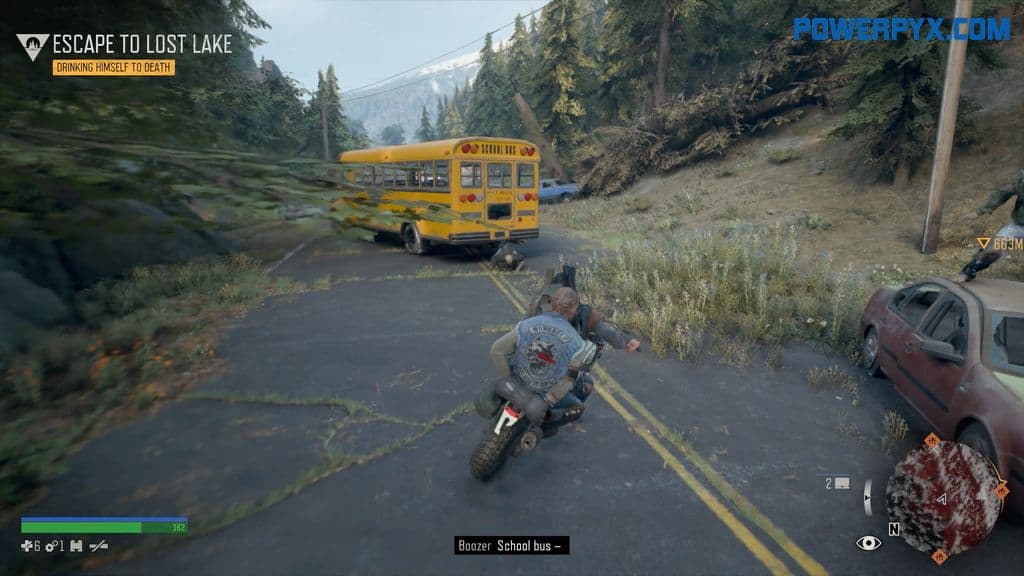1024x576 pixels.
Task: Click the medkit count icon
Action: [x=27, y=546]
